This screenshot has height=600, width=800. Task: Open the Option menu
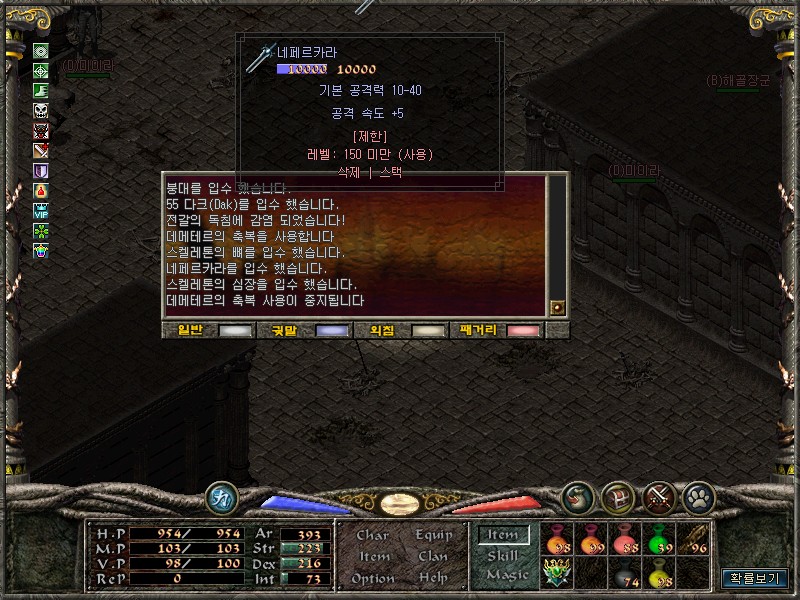[x=372, y=578]
